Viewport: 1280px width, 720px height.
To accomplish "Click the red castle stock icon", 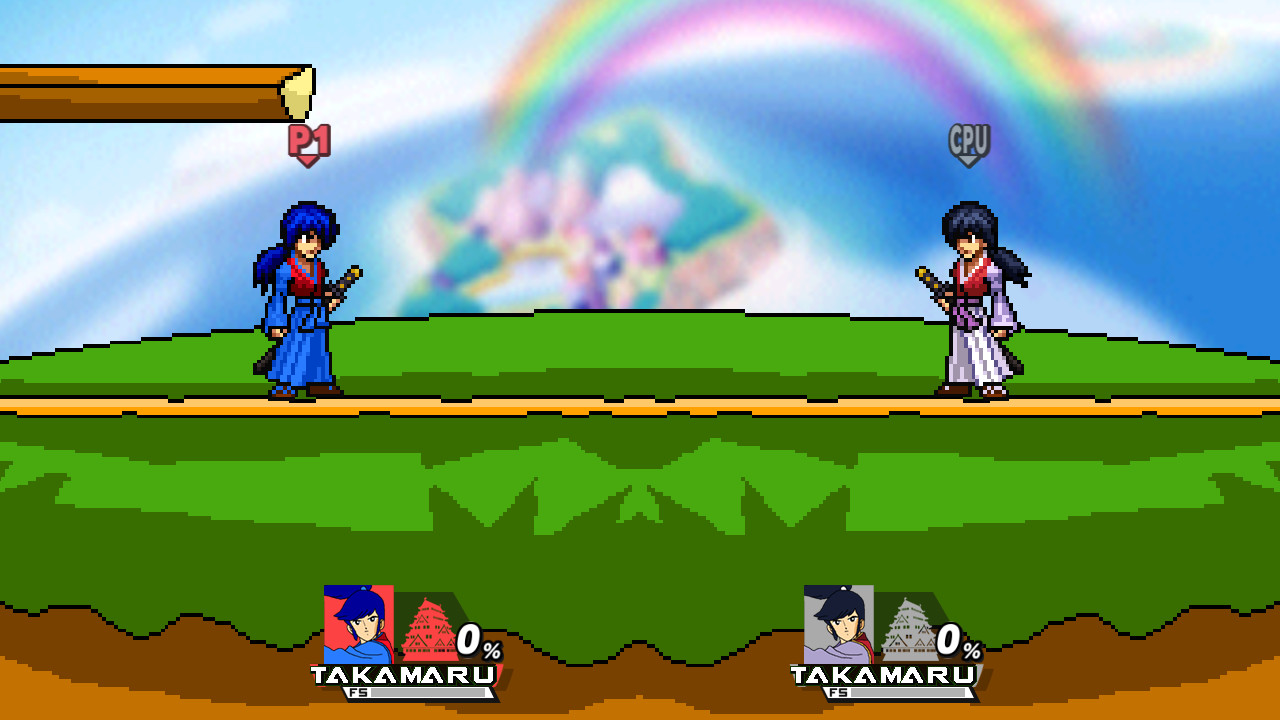I will click(428, 628).
